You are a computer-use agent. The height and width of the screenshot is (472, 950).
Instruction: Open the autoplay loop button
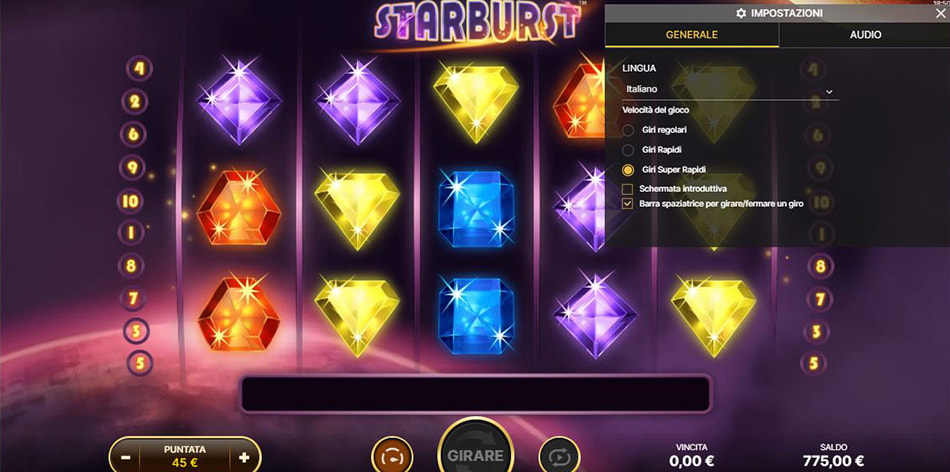559,456
